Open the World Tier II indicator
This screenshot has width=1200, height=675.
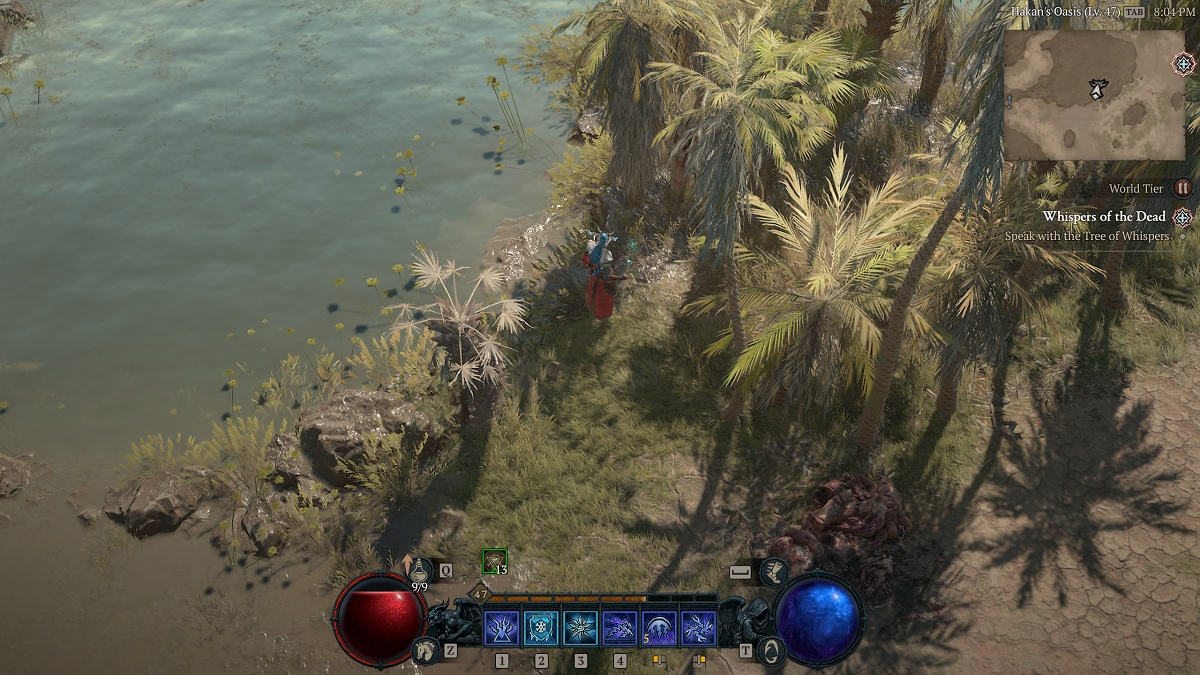point(1183,188)
